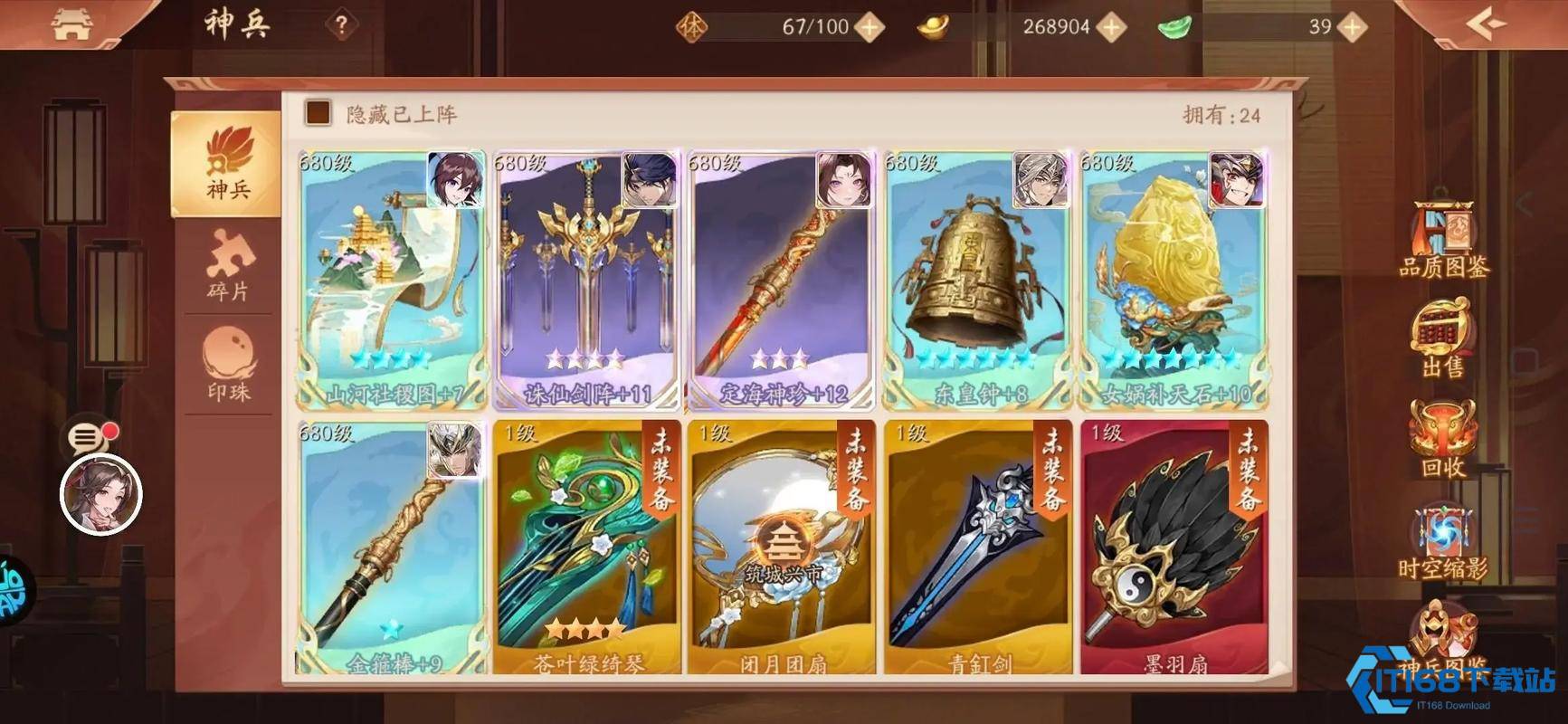
Task: Open the chat bubble on the left side
Action: (86, 439)
